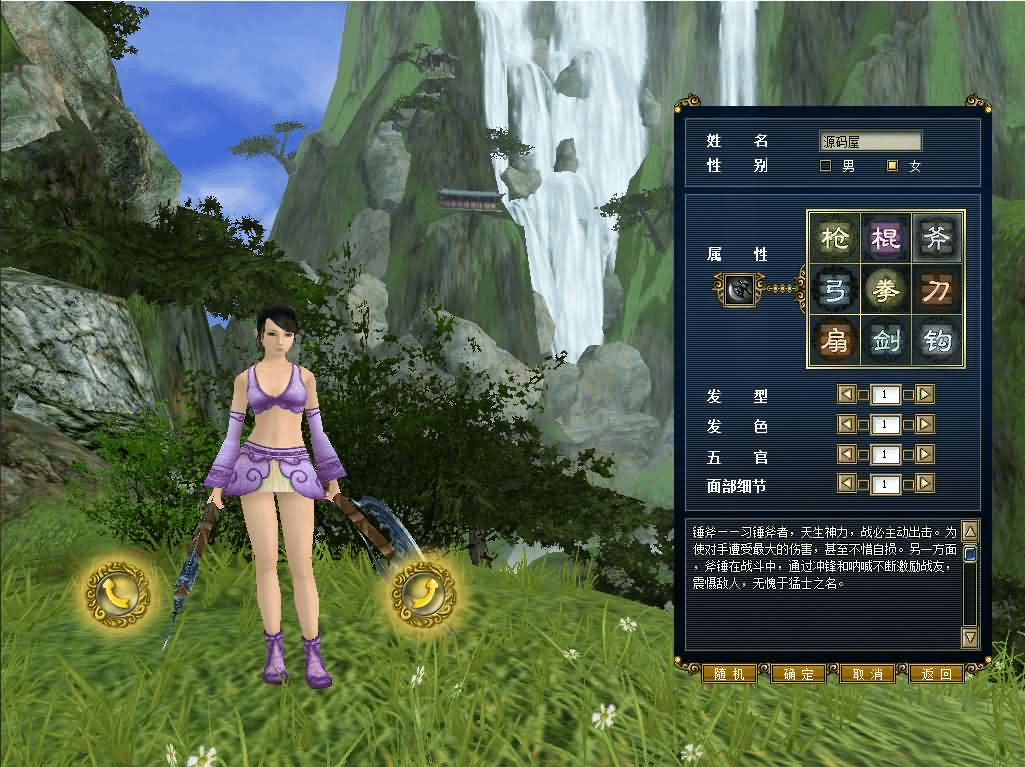Choose the axe (斧) weapon tile
Viewport: 1025px width, 767px height.
[x=938, y=238]
